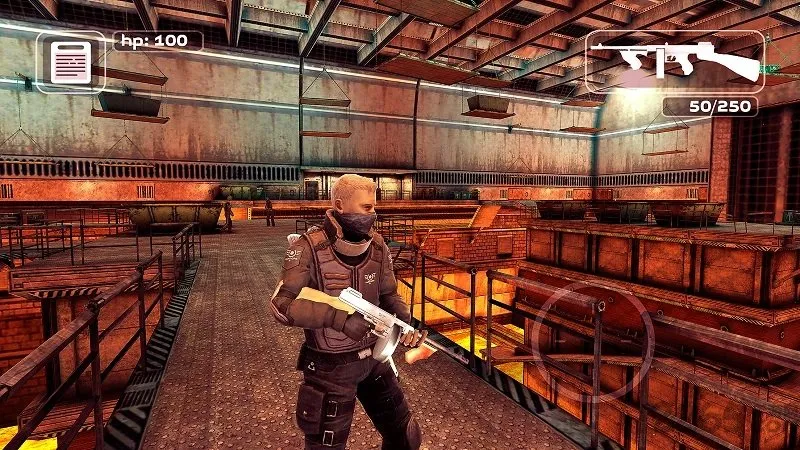
Task: Open the document menu icon
Action: tap(71, 62)
